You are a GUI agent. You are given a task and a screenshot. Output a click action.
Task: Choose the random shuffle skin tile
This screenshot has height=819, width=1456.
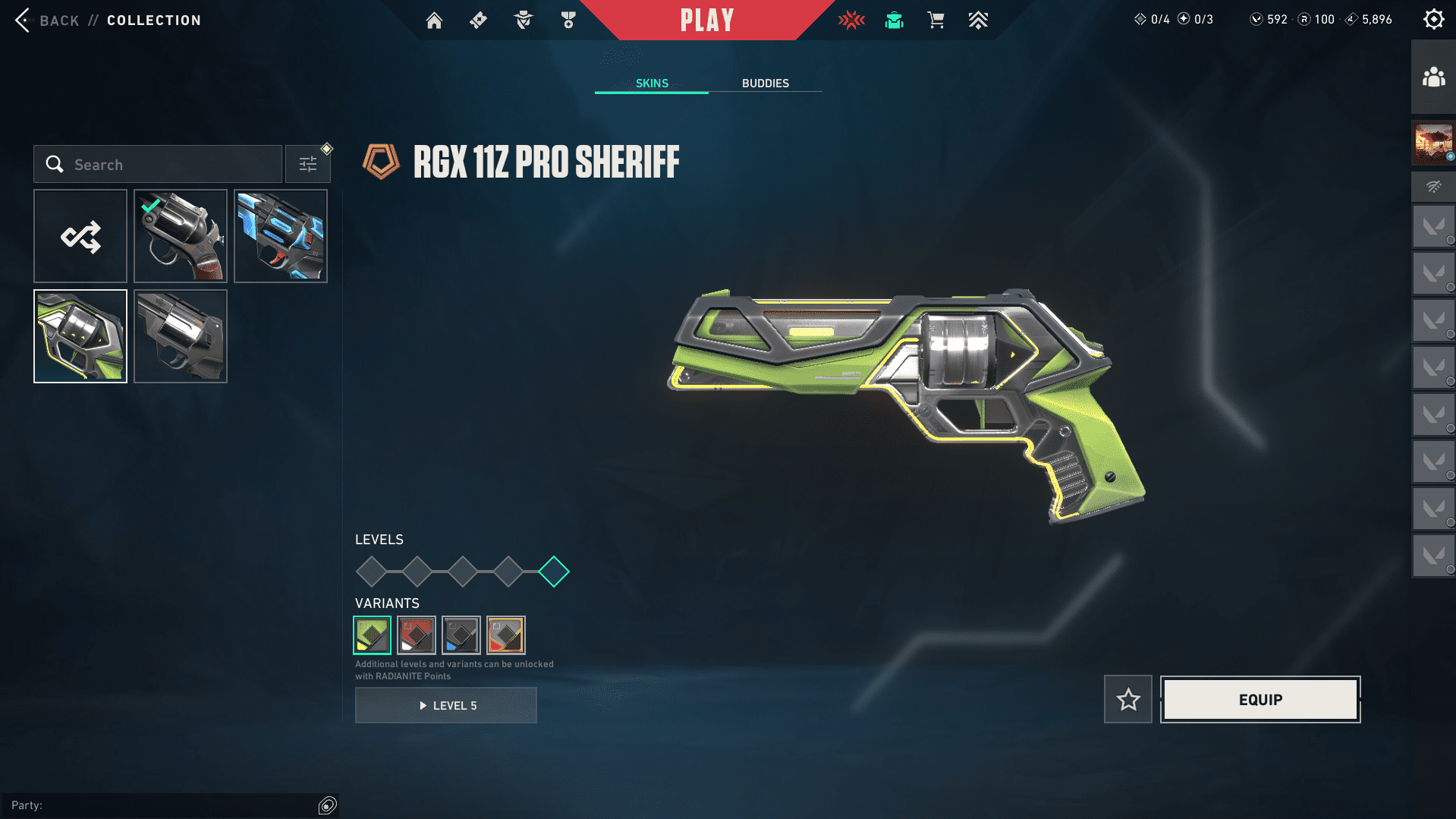pos(80,236)
